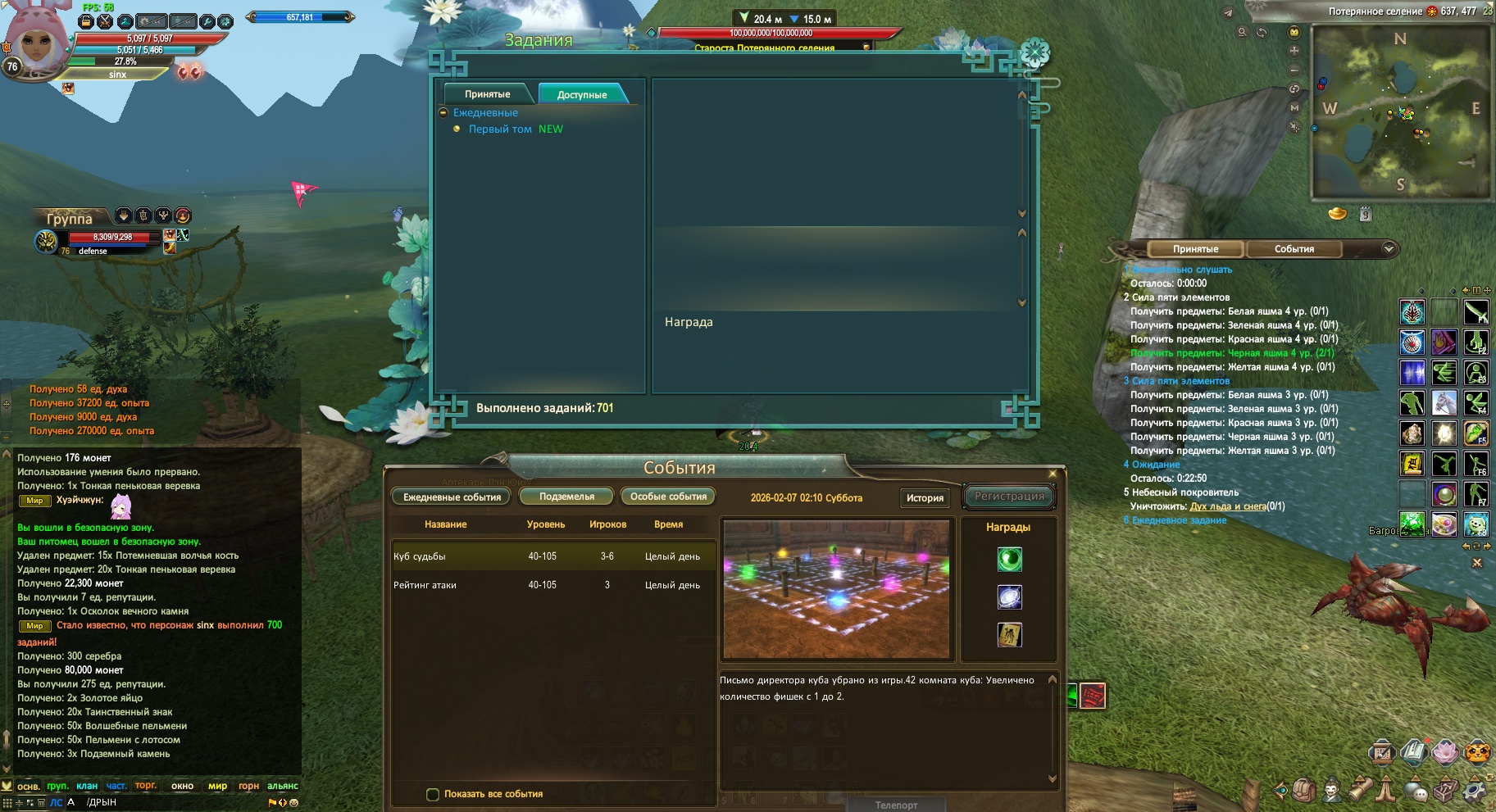The width and height of the screenshot is (1496, 812).
Task: Select the Рейтинг атаки event row
Action: (553, 585)
